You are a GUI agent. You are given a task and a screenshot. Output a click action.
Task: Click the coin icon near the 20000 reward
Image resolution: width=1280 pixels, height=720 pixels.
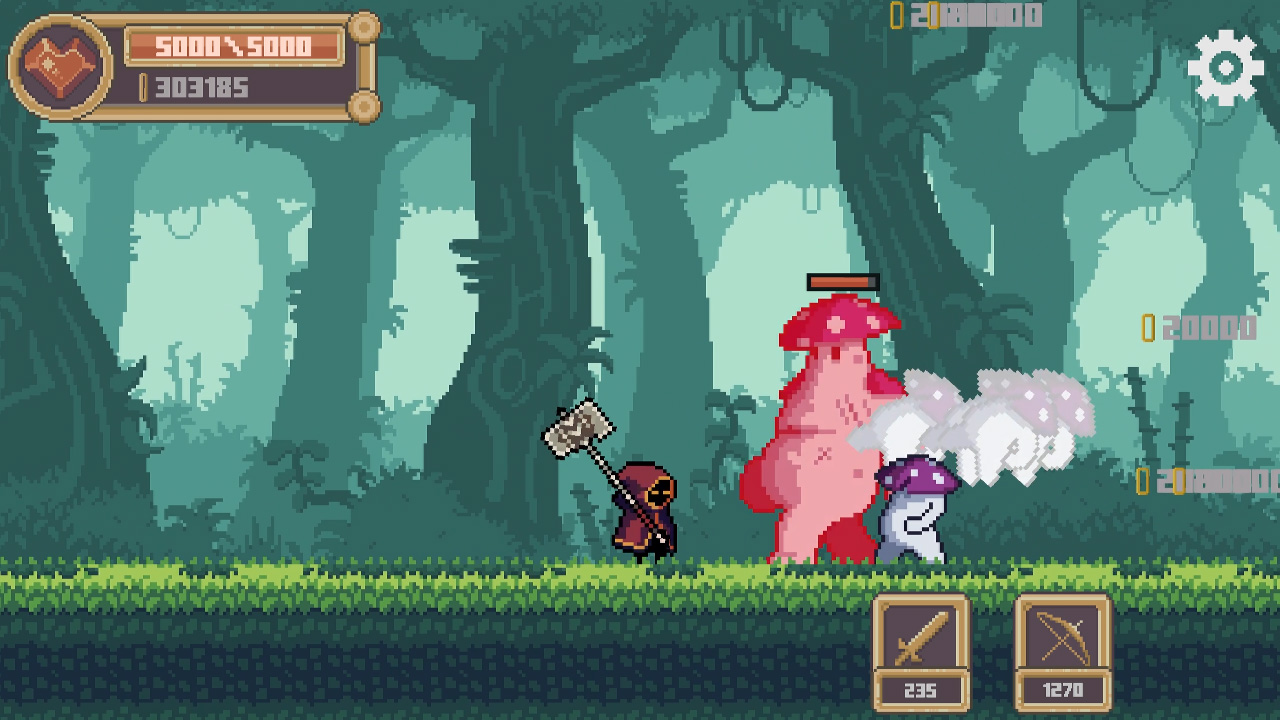tap(1147, 327)
